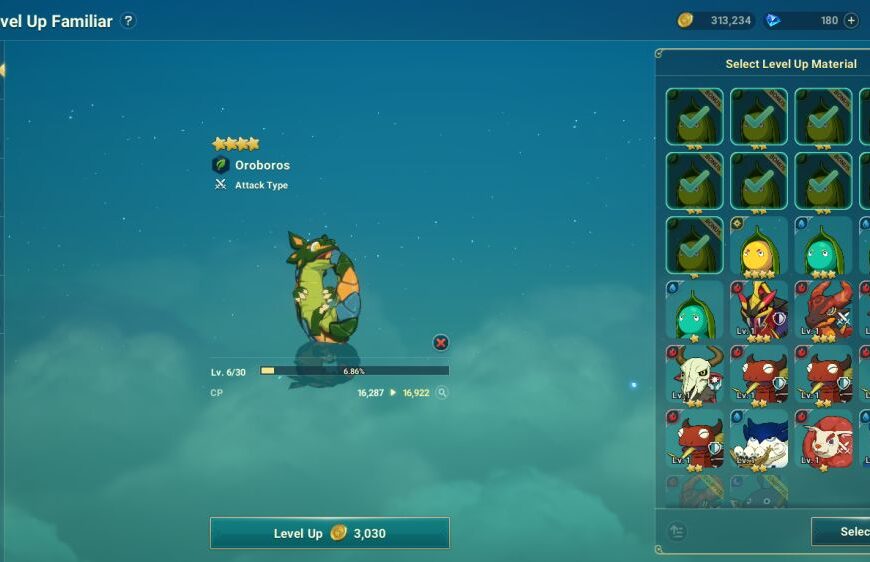Choose the white horned skull familiar

point(694,375)
